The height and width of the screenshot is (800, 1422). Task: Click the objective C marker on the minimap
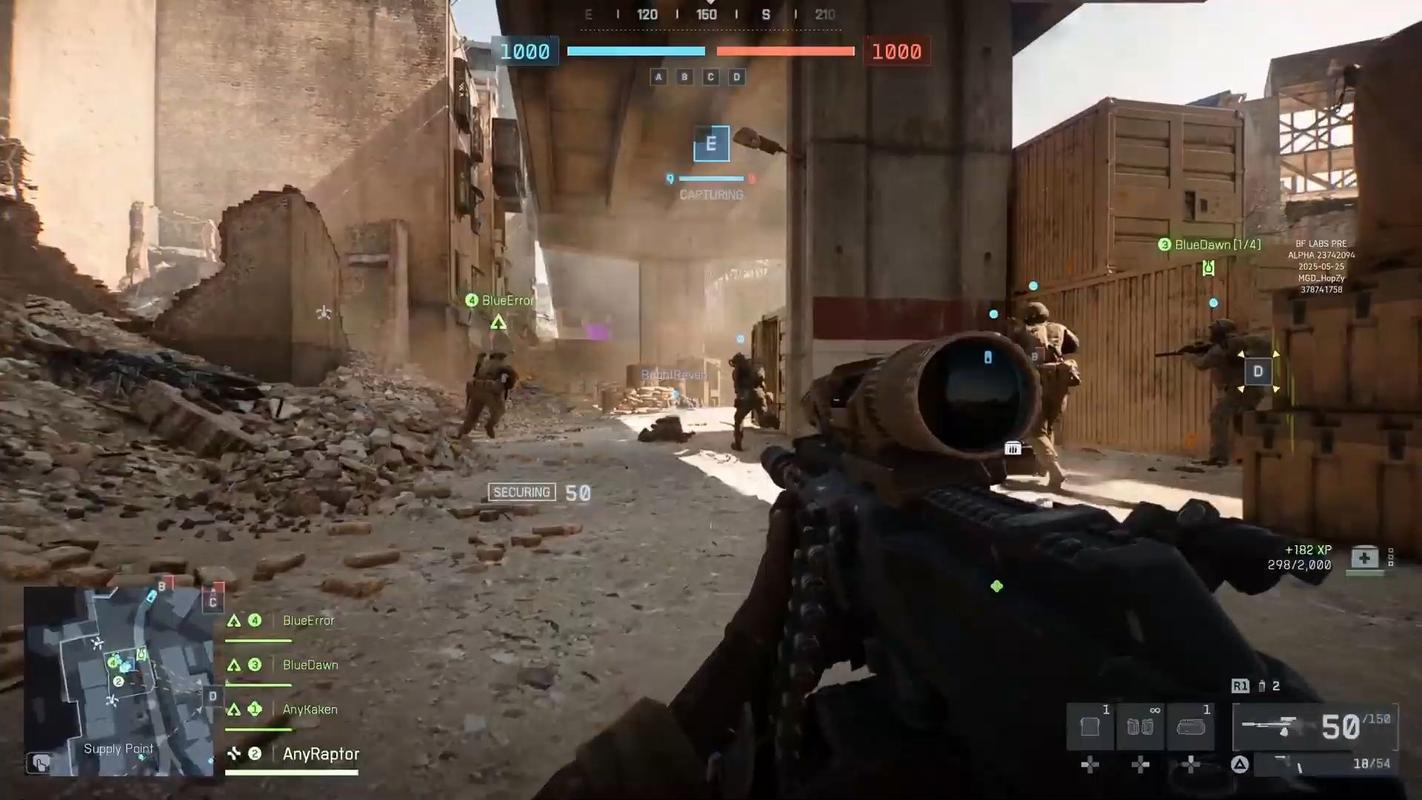click(212, 600)
